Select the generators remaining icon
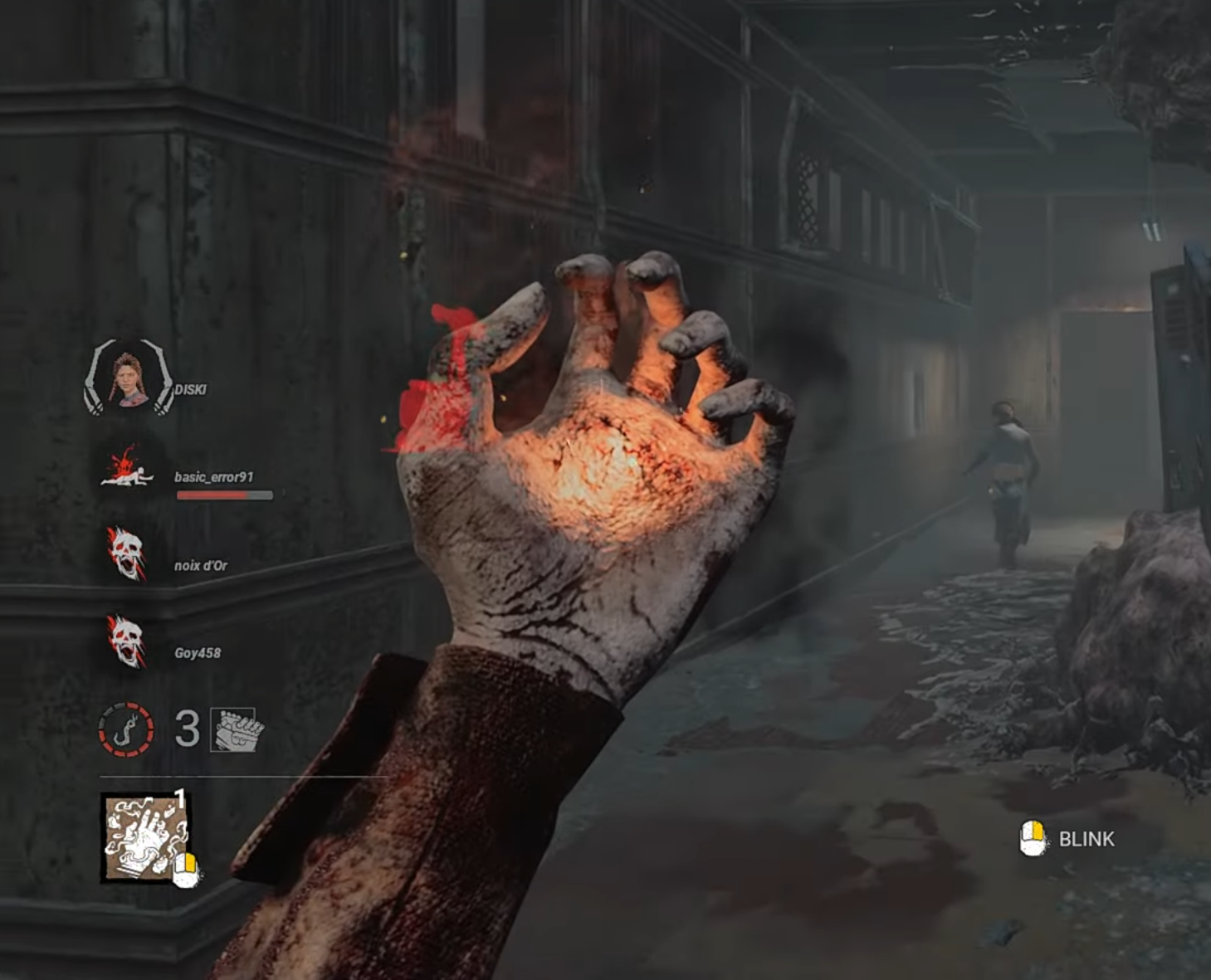Screen dimensions: 1211x980 coord(237,730)
